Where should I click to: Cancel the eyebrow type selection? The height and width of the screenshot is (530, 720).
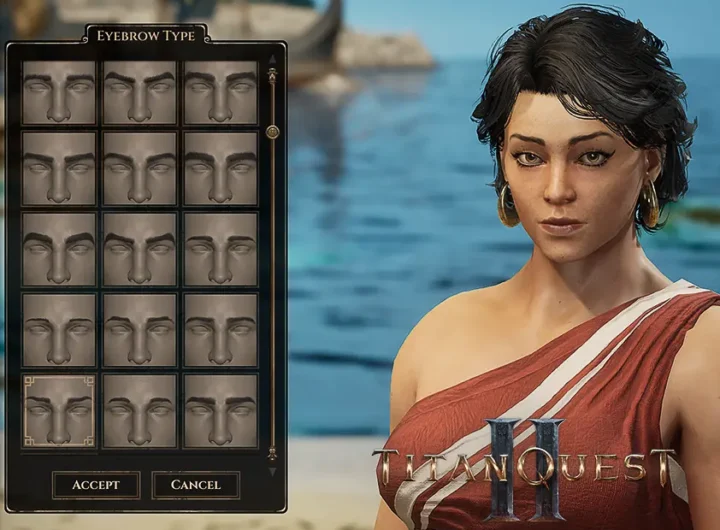coord(196,485)
